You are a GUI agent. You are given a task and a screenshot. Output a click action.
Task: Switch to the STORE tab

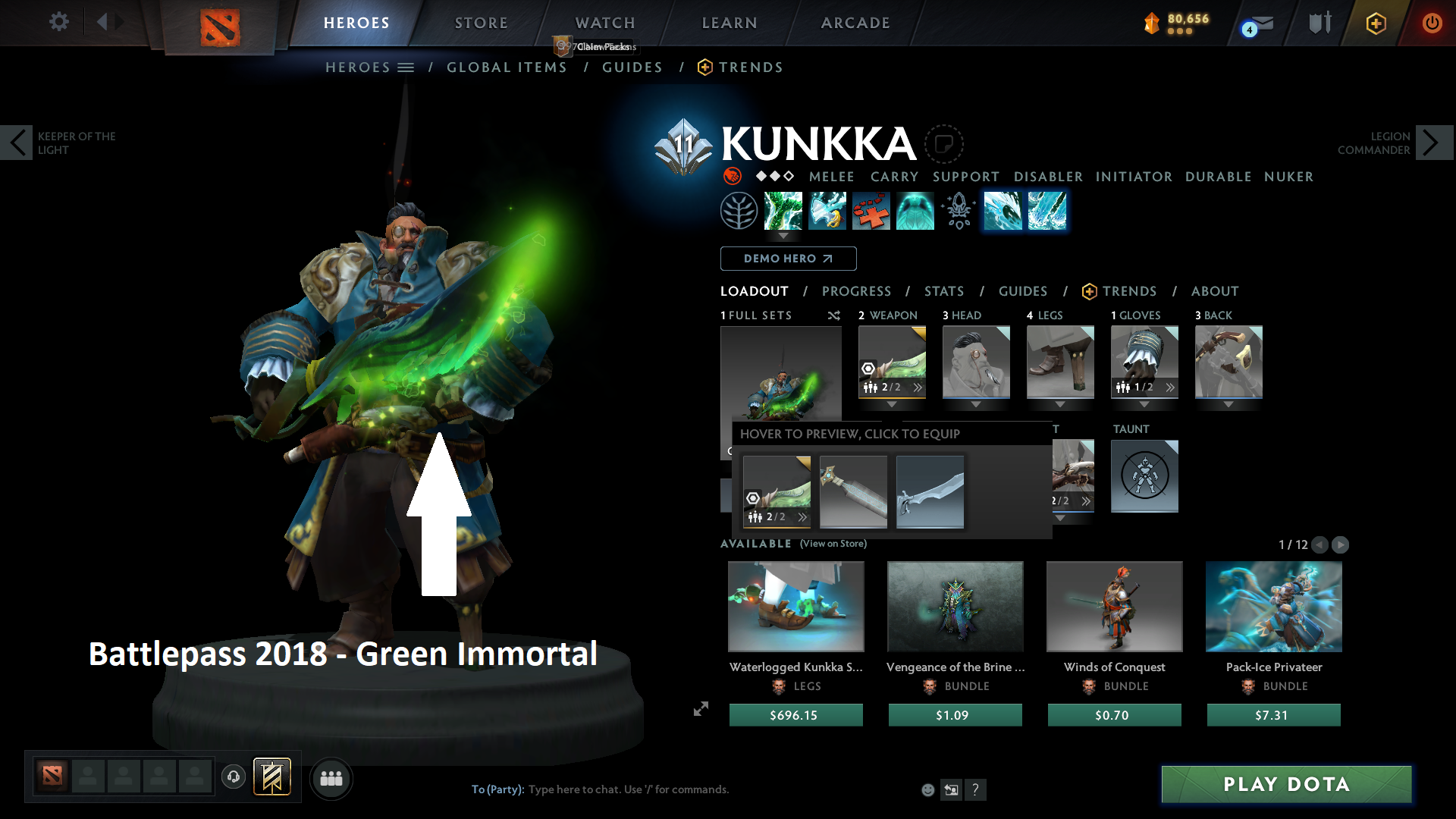coord(481,23)
